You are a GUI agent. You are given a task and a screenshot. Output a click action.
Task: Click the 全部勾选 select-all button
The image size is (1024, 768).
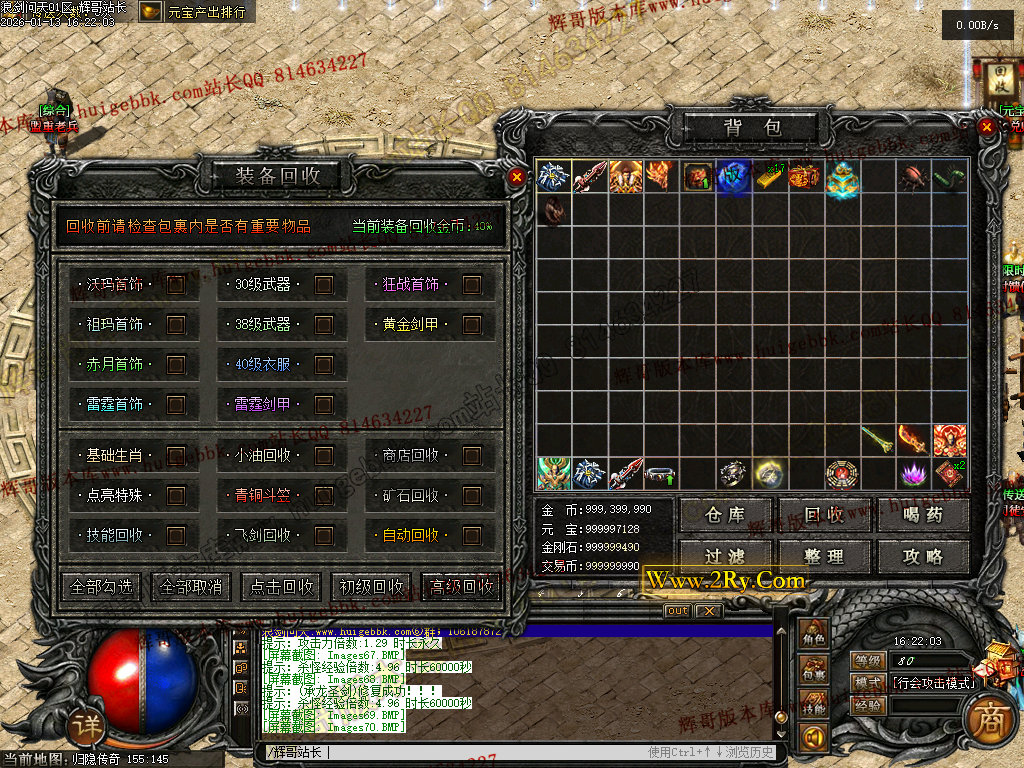101,587
